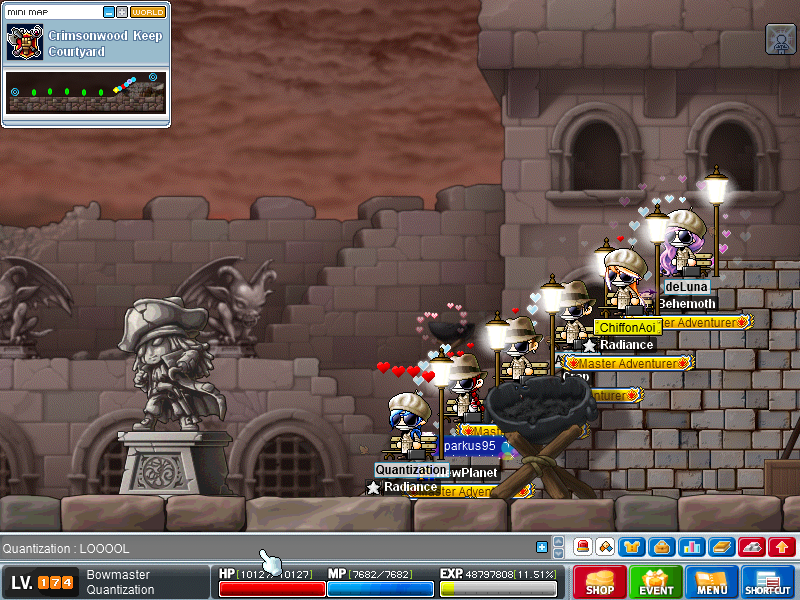Open the stats bar chart icon
This screenshot has width=800, height=600.
pyautogui.click(x=690, y=547)
